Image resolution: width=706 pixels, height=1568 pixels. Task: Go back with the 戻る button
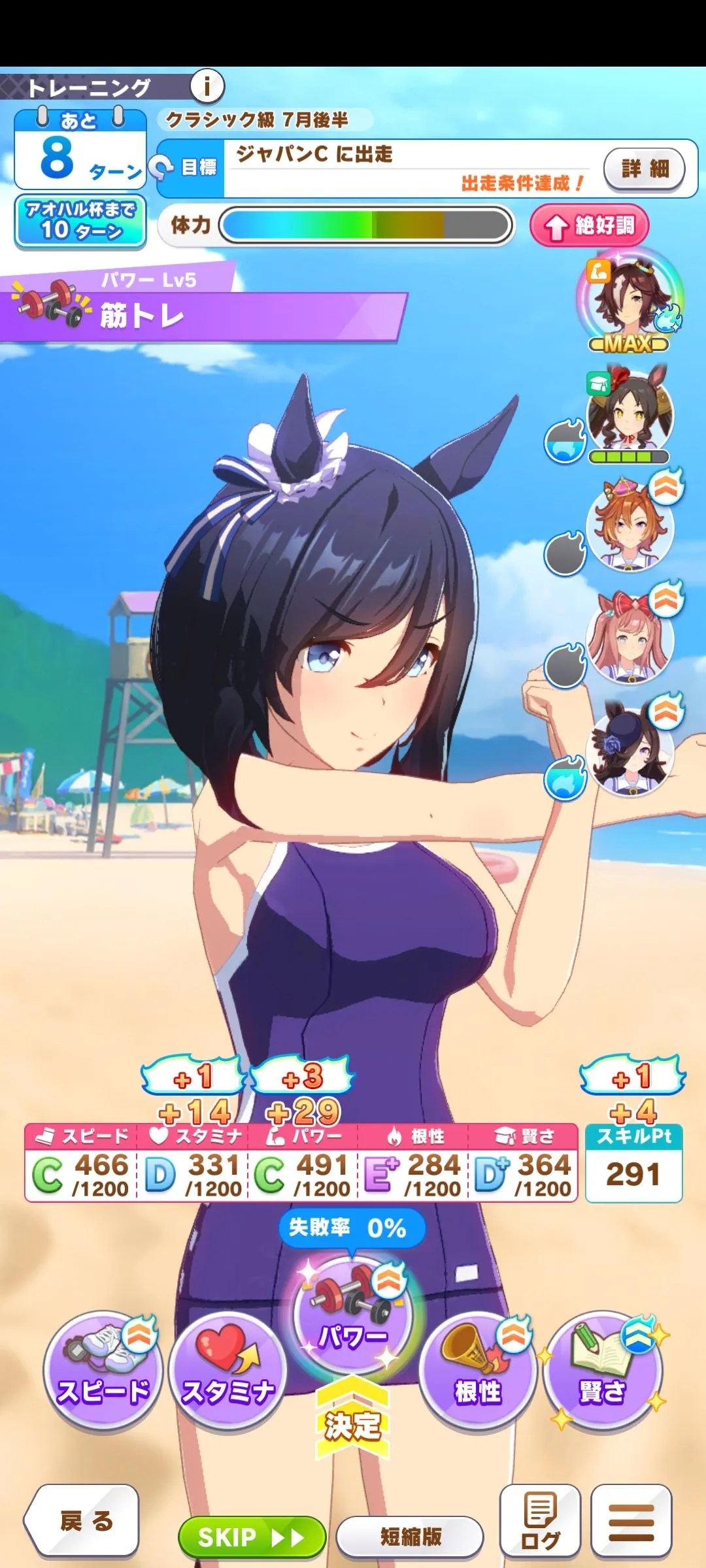[83, 1521]
